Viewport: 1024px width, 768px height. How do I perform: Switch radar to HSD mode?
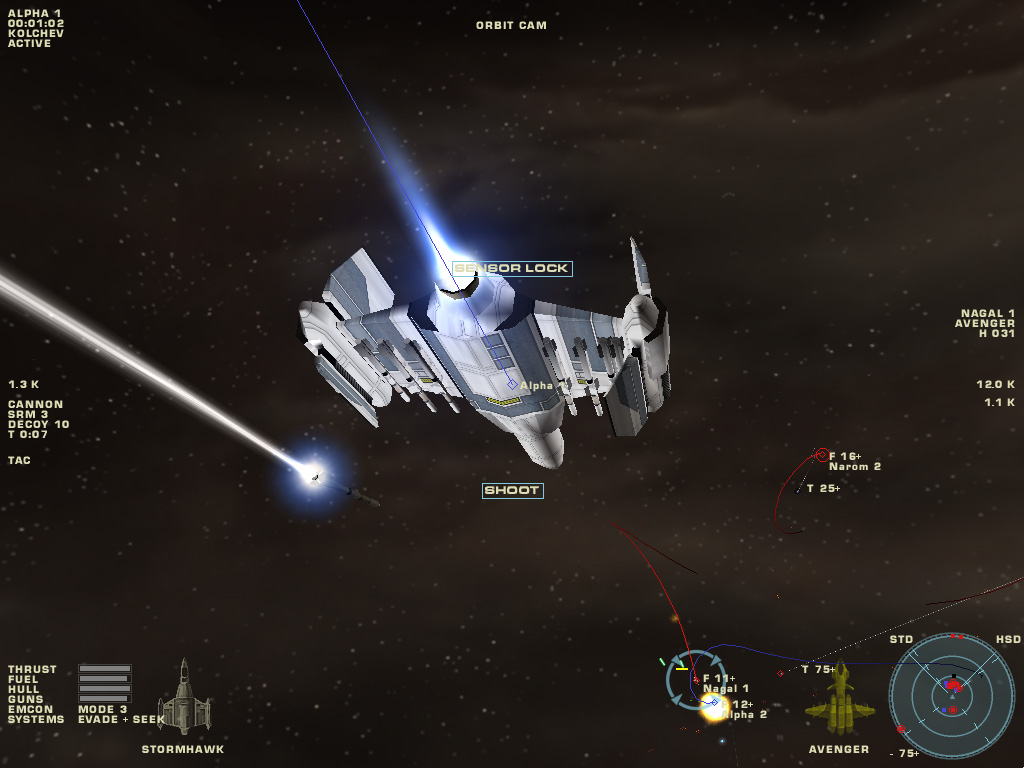pyautogui.click(x=1008, y=638)
